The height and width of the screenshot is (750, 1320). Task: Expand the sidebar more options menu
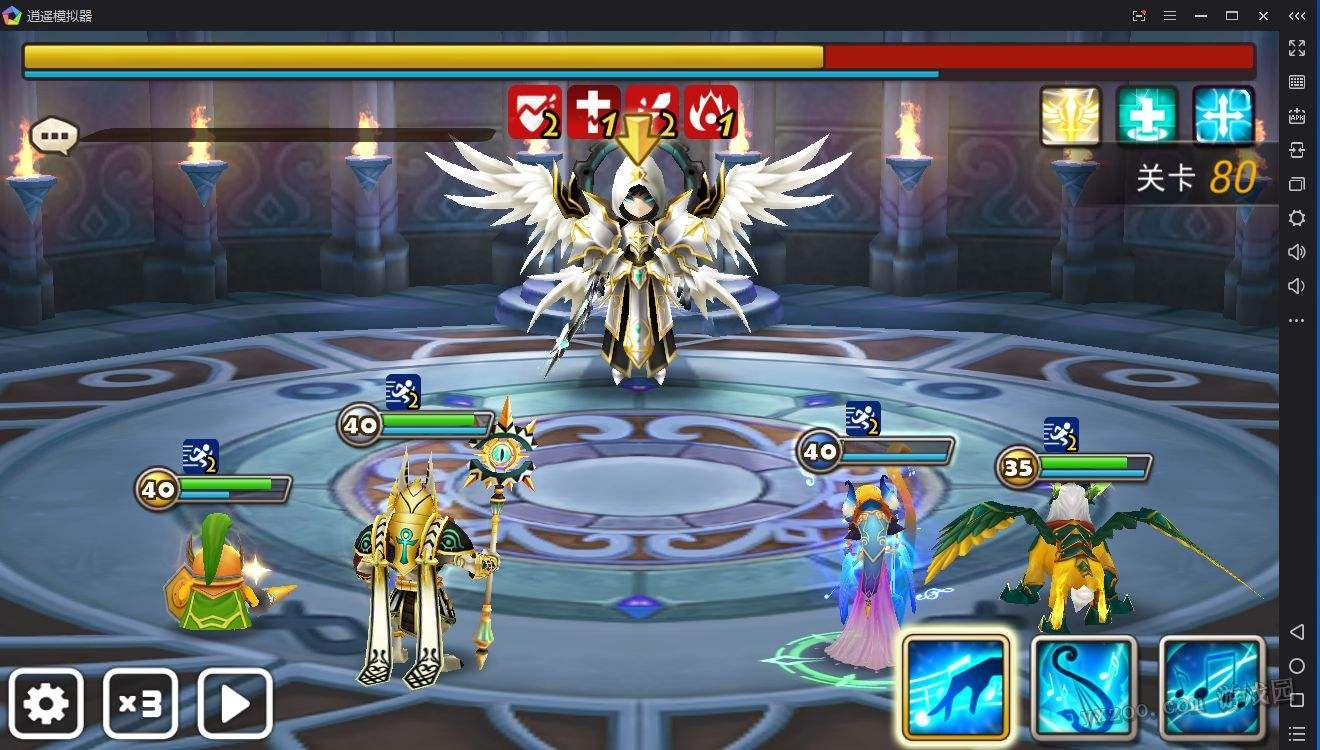1297,318
